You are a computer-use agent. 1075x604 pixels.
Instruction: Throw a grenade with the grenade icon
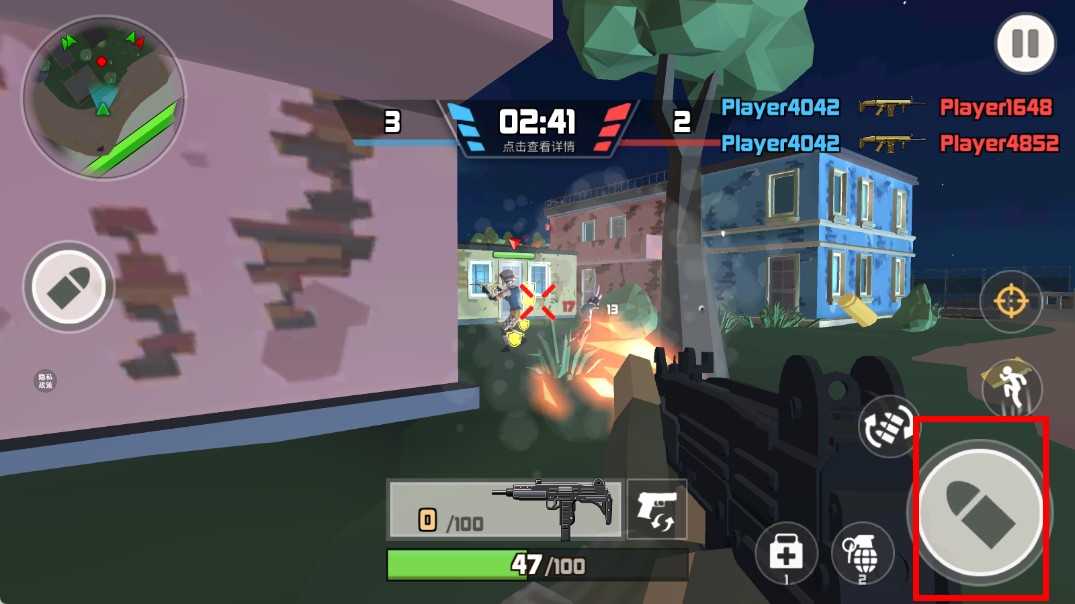(862, 553)
